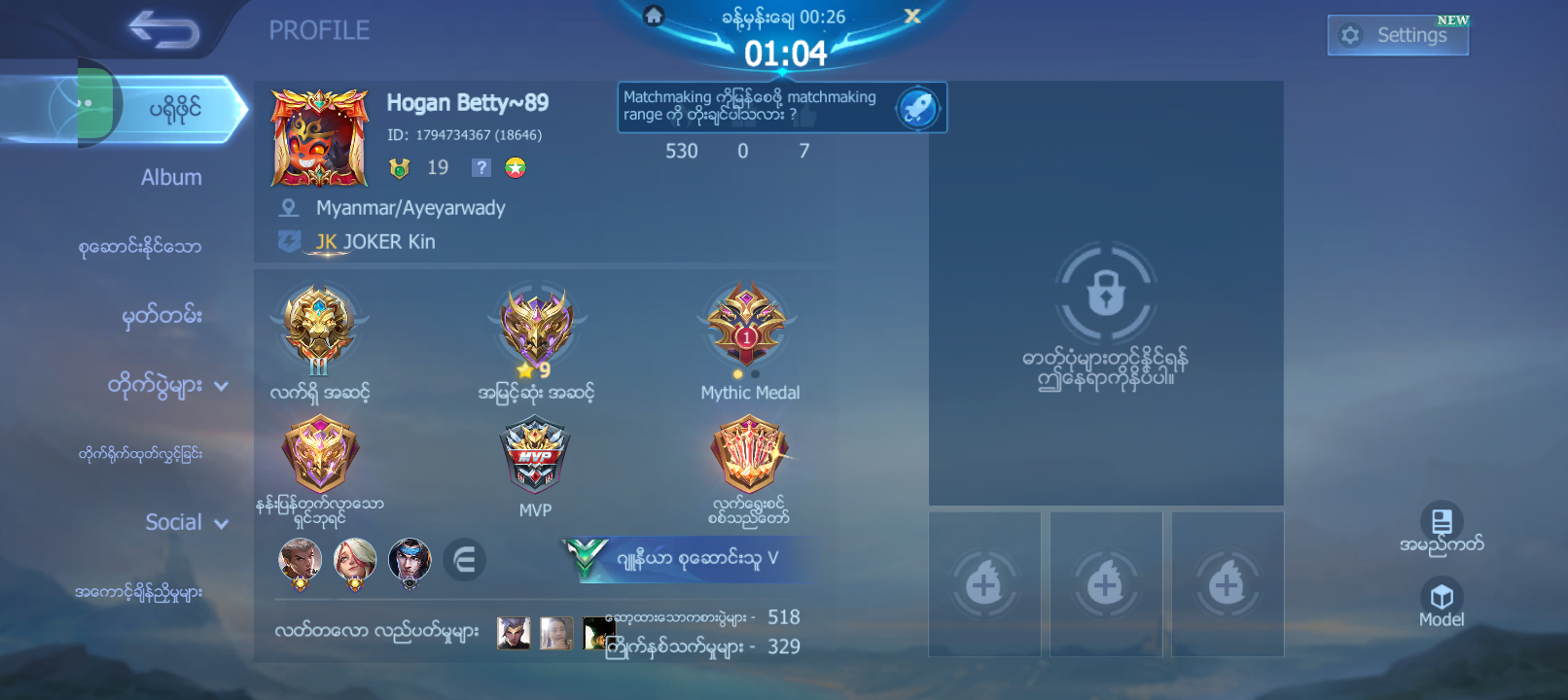1568x700 pixels.
Task: Click the Myanmar flag icon
Action: click(515, 167)
